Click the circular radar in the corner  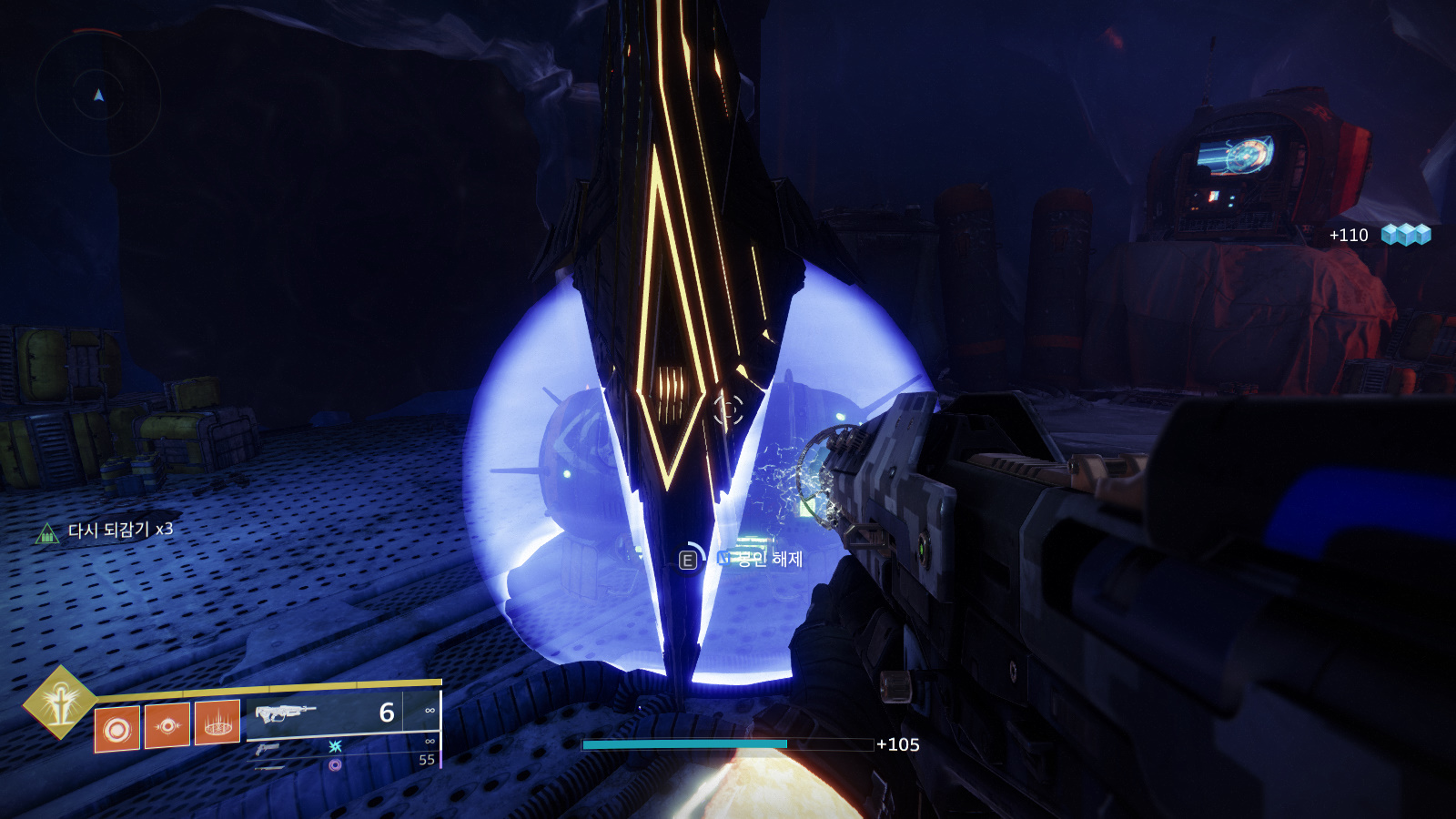[x=98, y=94]
